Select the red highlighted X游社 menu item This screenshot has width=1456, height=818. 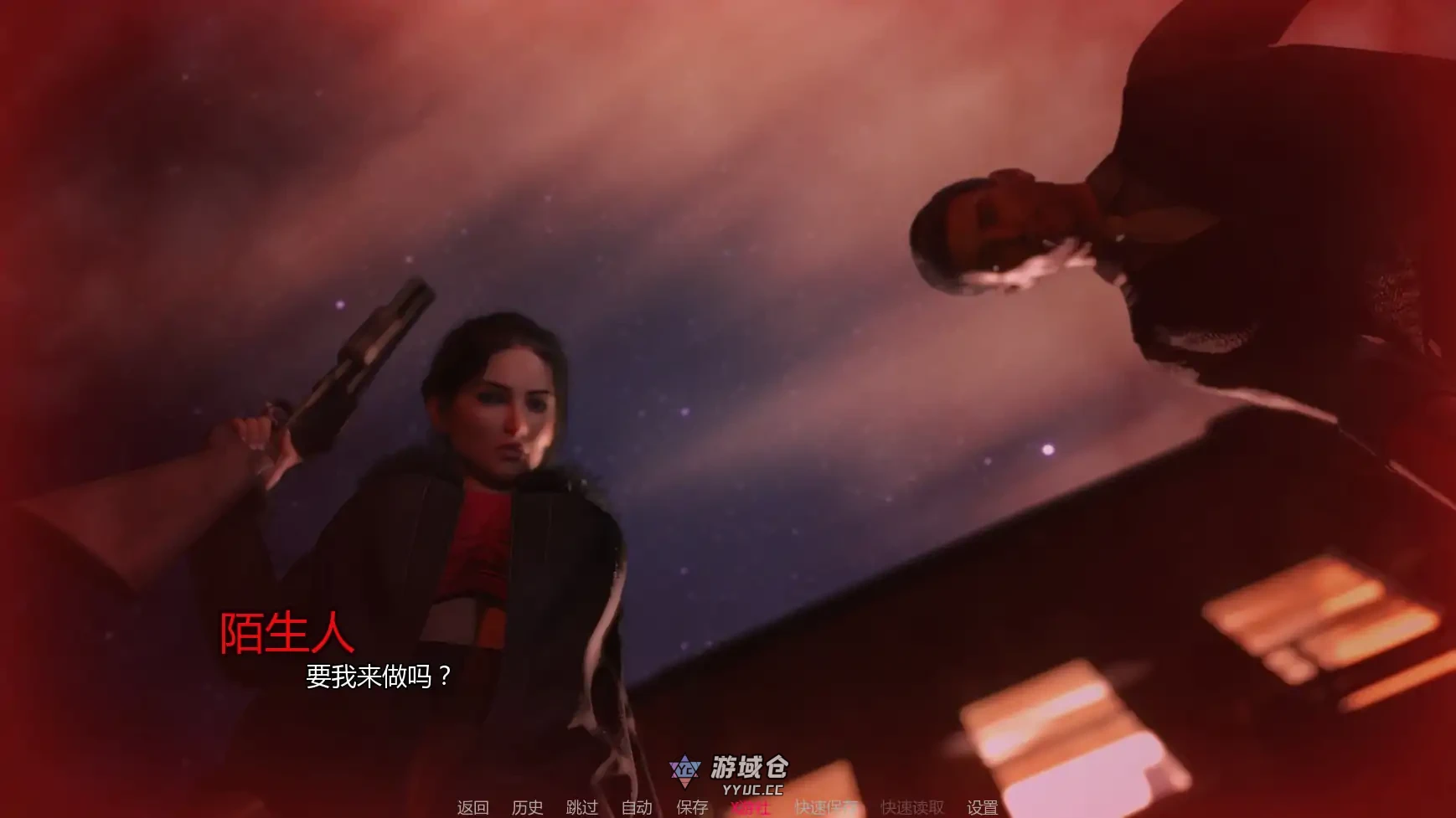[x=751, y=809]
